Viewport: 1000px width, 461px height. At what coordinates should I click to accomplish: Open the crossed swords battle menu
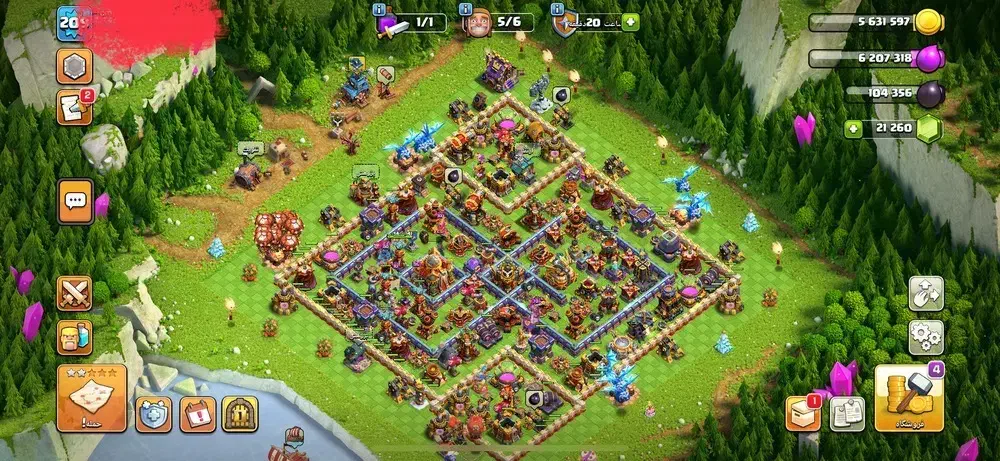[x=74, y=293]
